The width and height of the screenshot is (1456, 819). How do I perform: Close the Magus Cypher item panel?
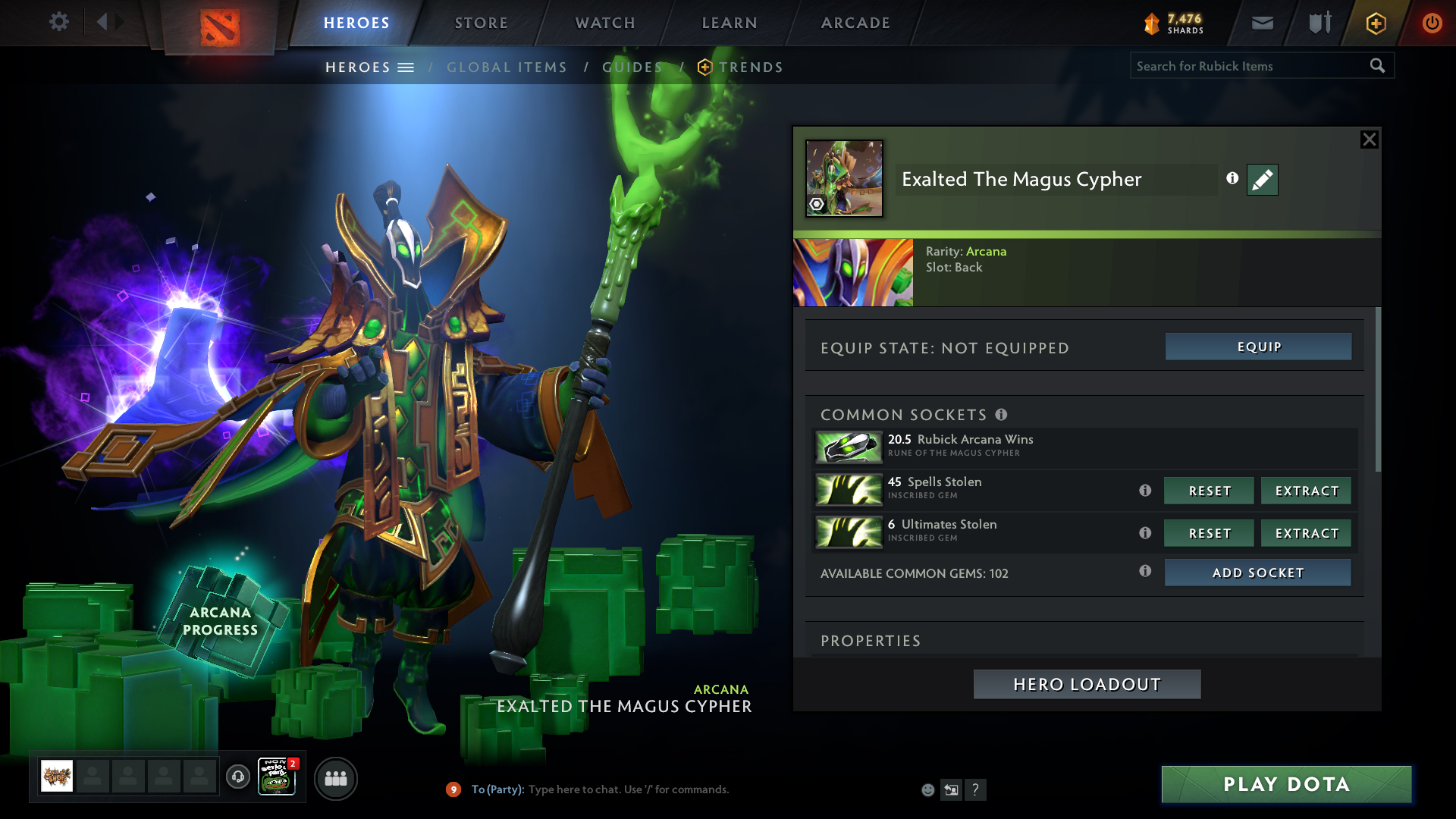[1369, 140]
